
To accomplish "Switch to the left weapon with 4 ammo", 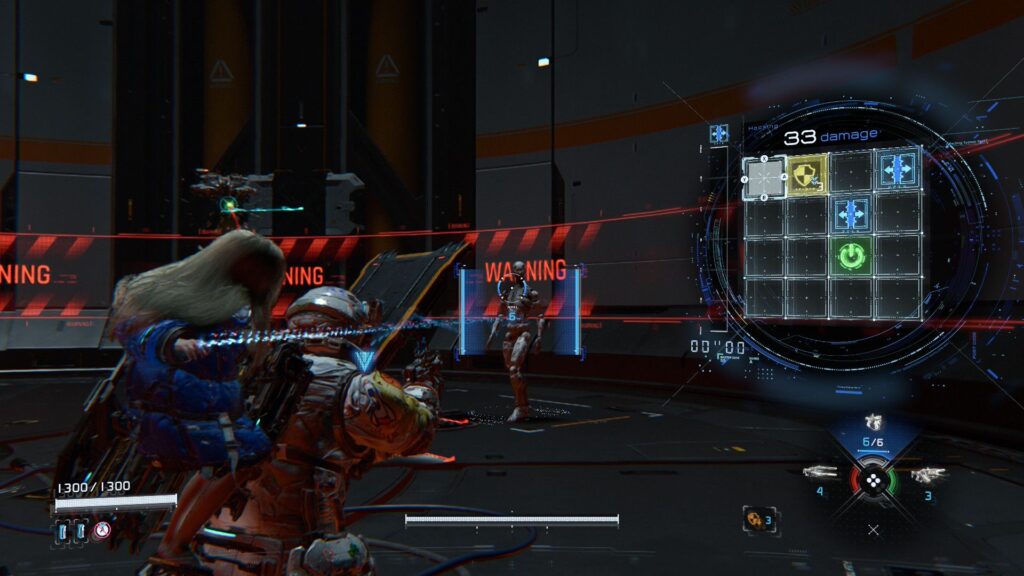I will click(x=821, y=472).
